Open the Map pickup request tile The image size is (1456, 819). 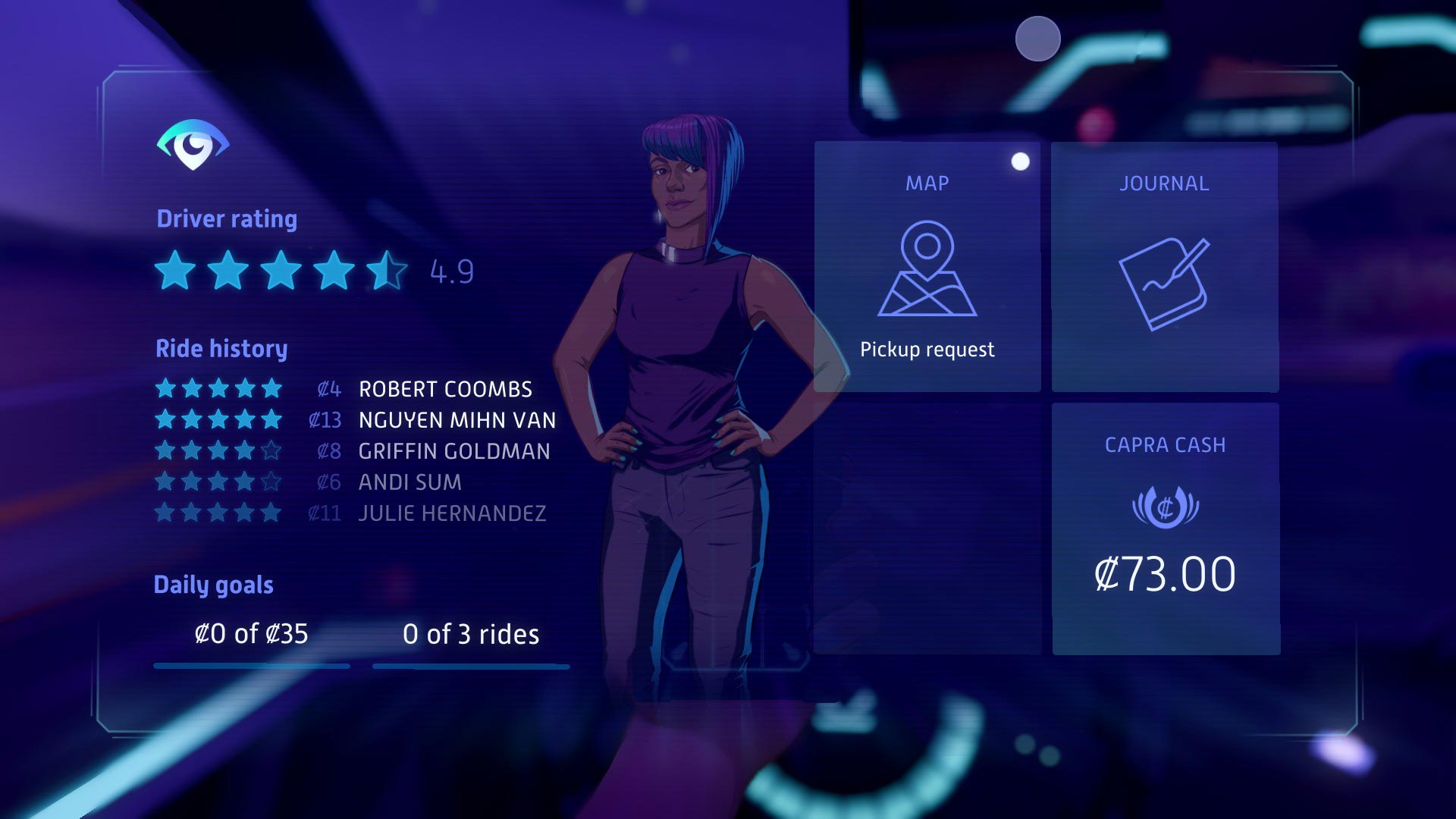coord(927,267)
